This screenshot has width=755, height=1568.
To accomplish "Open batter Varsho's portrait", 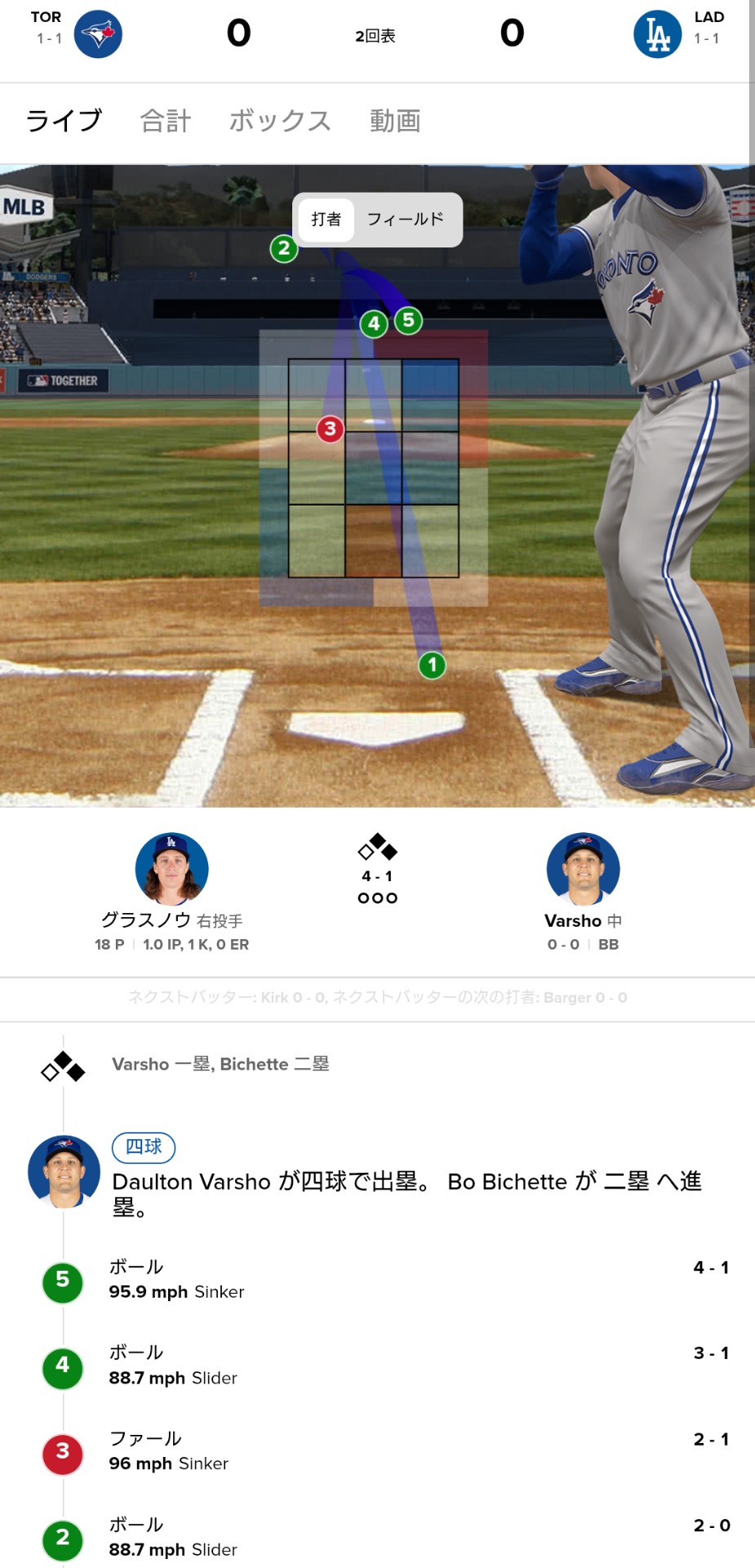I will pos(583,869).
